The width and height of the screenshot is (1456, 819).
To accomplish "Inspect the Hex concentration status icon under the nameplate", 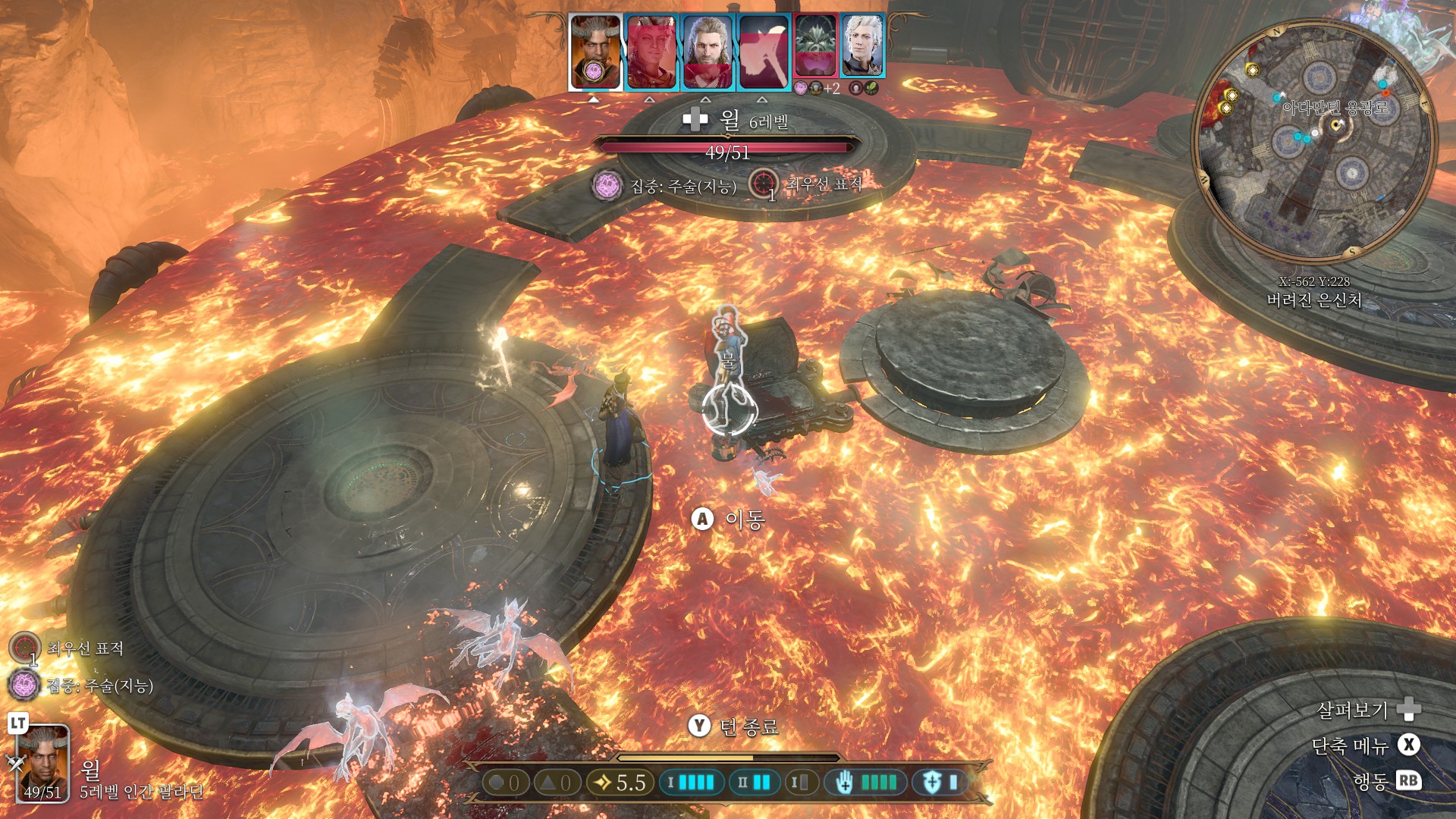I will 607,186.
